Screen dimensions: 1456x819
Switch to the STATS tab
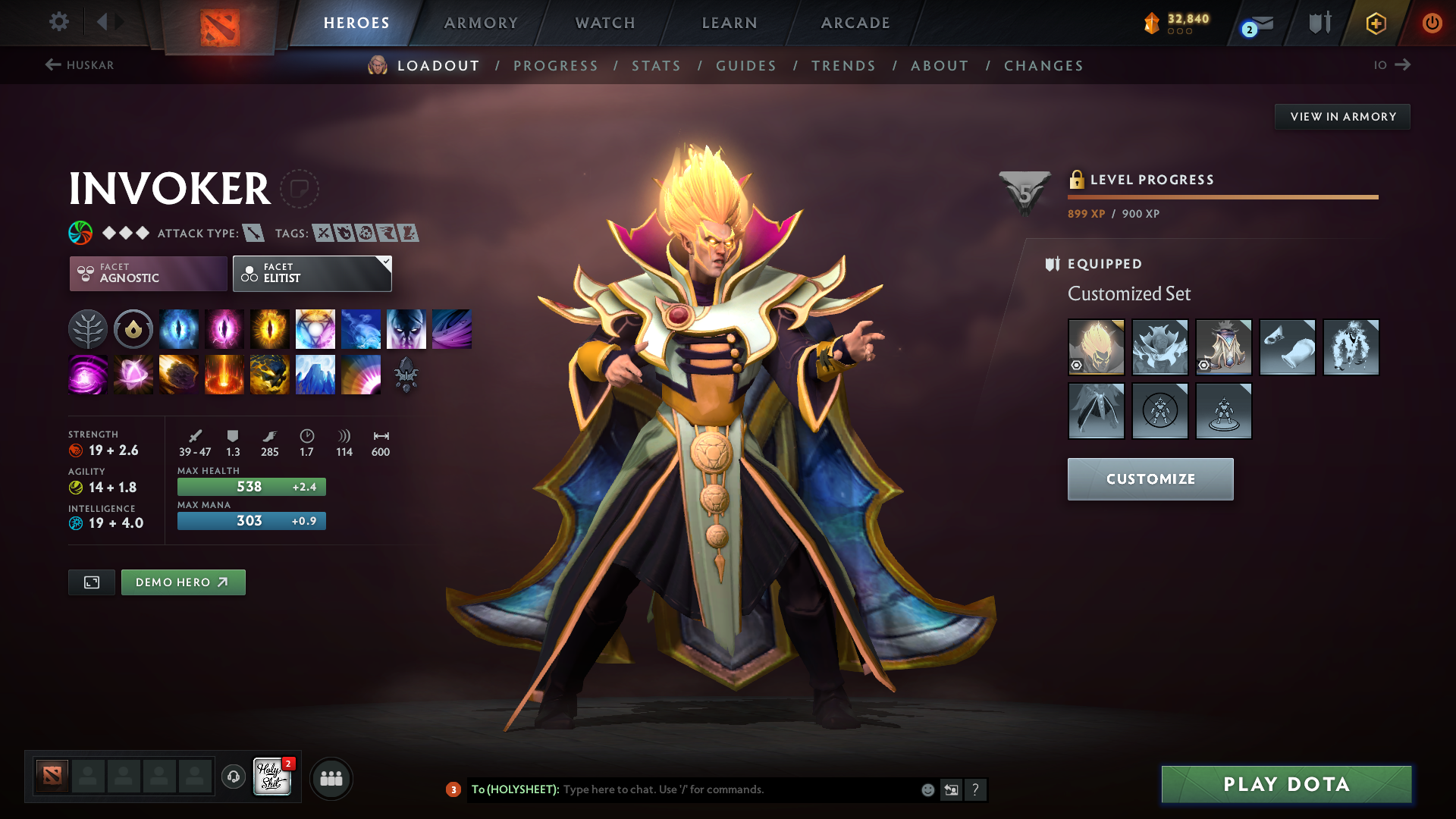[x=656, y=65]
